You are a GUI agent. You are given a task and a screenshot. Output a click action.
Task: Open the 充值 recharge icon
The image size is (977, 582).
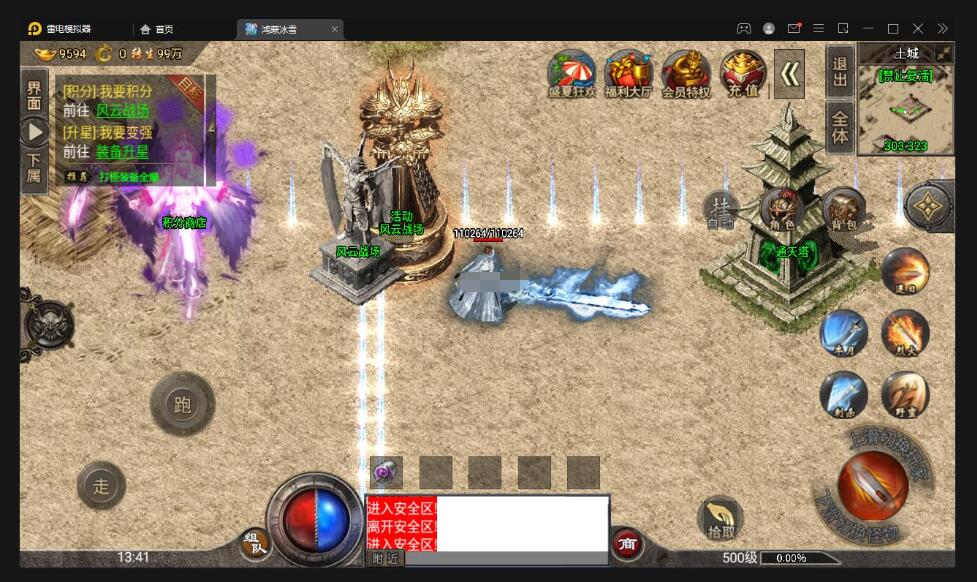743,73
